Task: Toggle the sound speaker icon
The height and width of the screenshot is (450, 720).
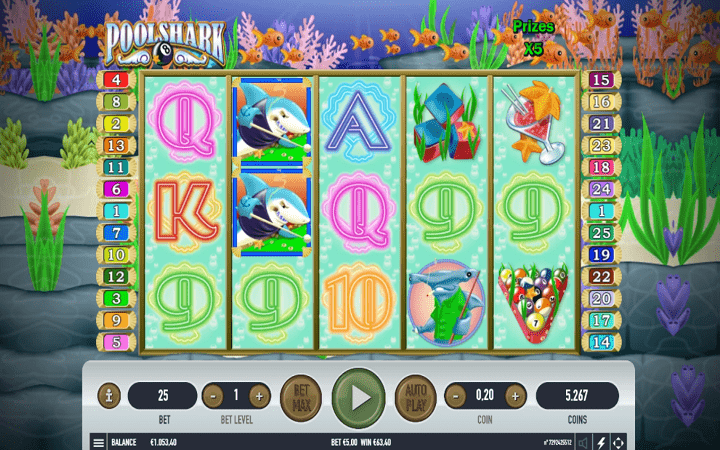Action: pos(582,441)
